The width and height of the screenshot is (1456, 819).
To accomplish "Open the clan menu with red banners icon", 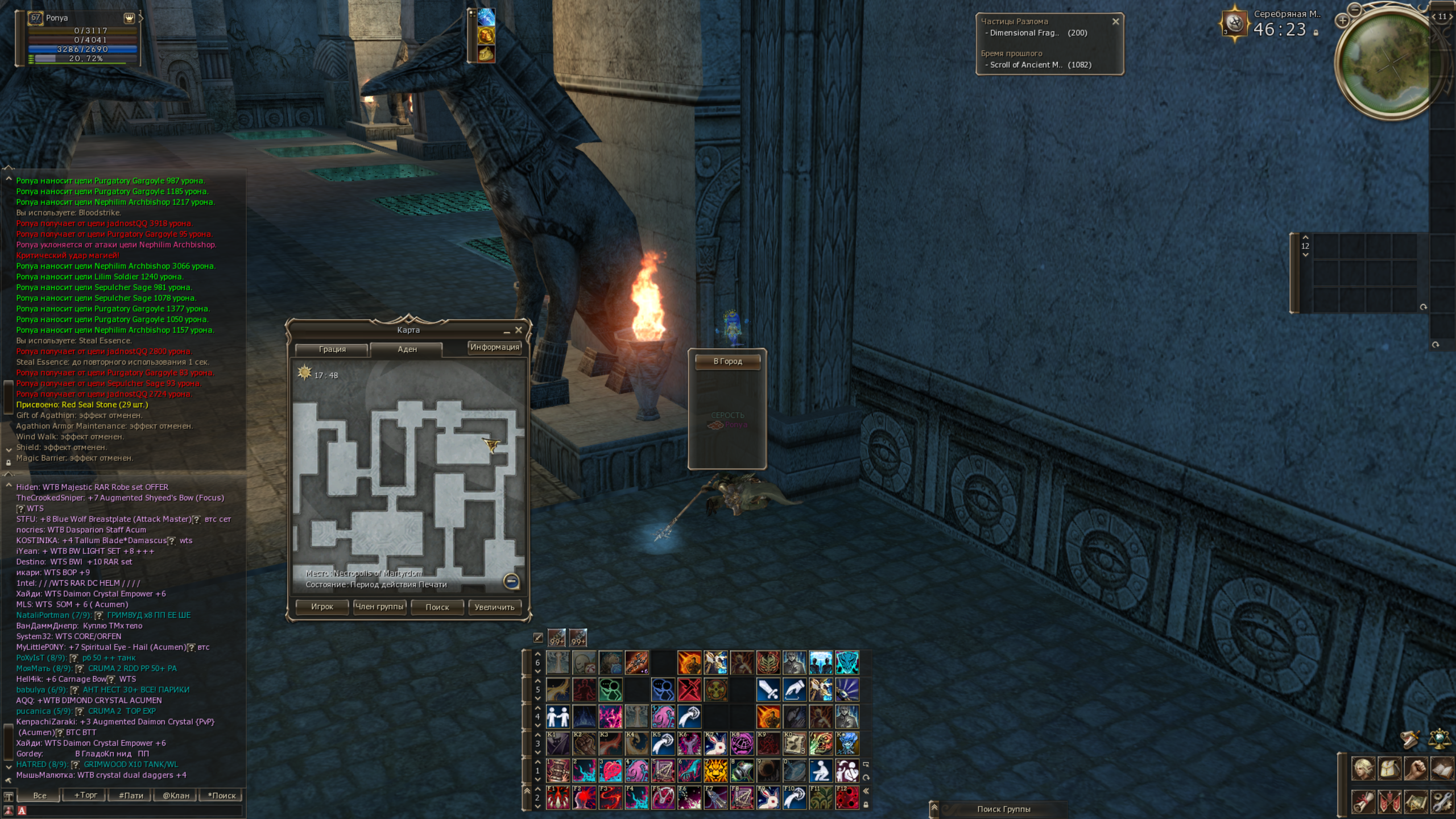I will point(1389,802).
